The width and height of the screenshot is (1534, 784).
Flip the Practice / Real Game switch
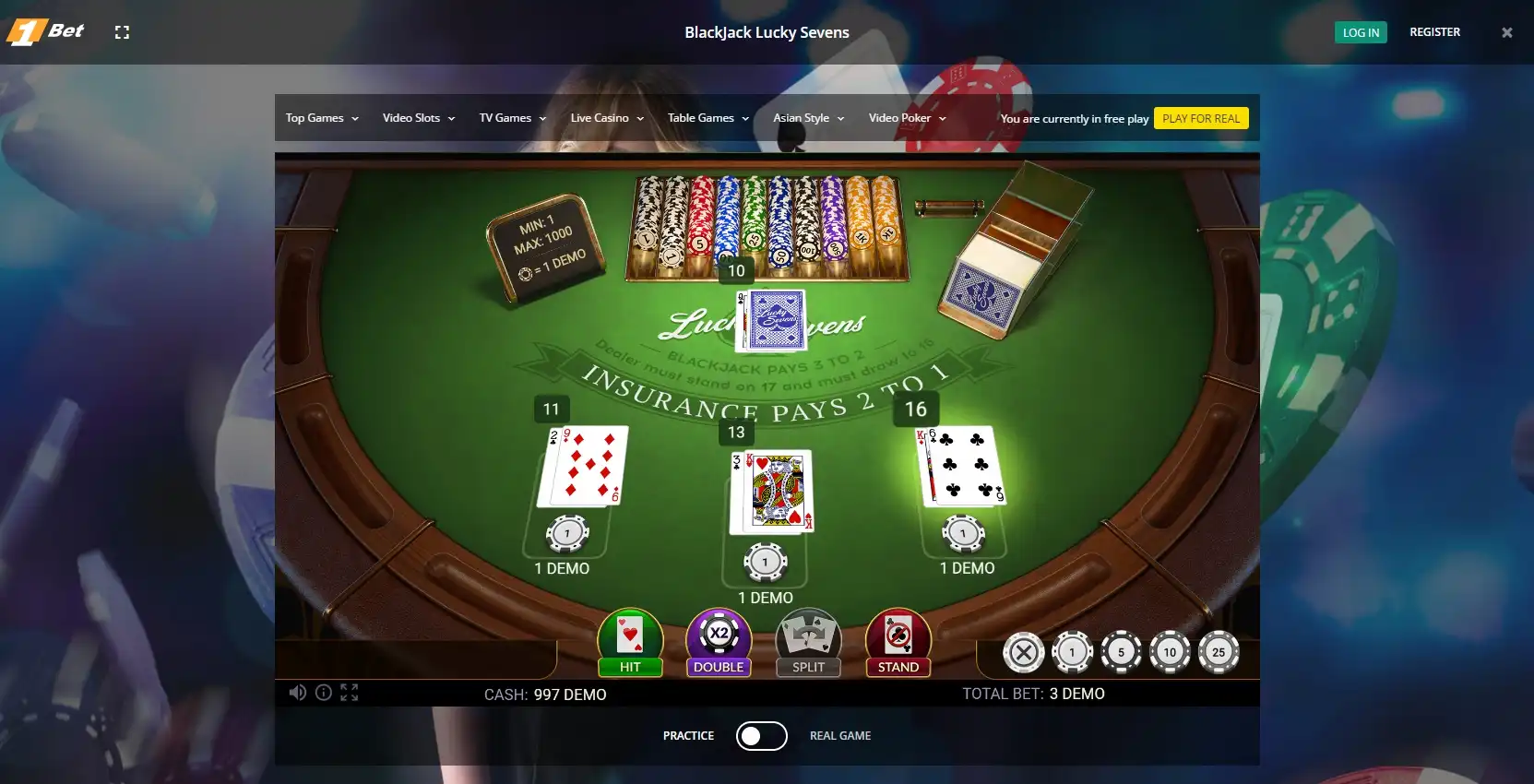point(761,736)
